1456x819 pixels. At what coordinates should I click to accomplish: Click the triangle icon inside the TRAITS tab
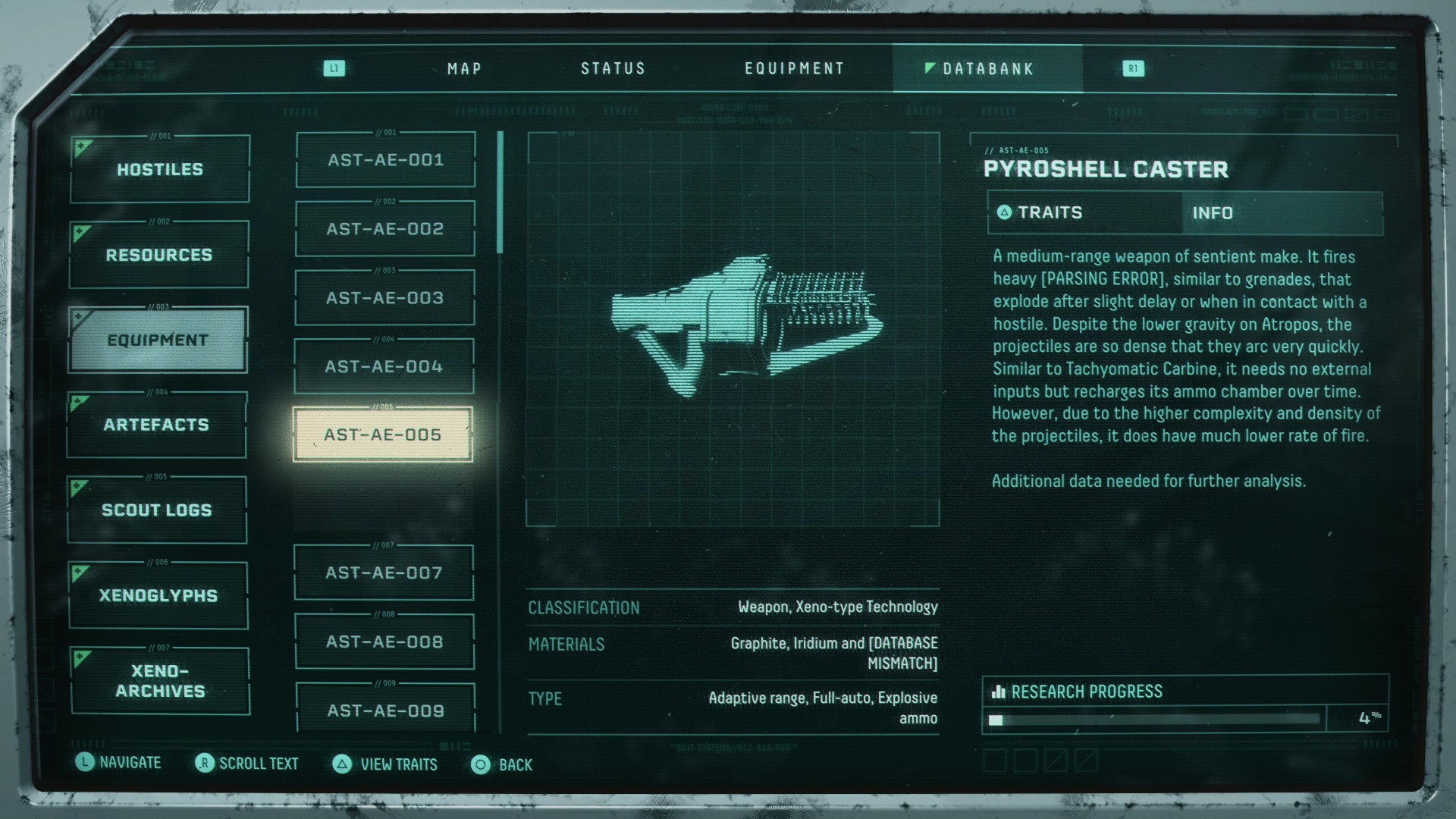click(1006, 213)
